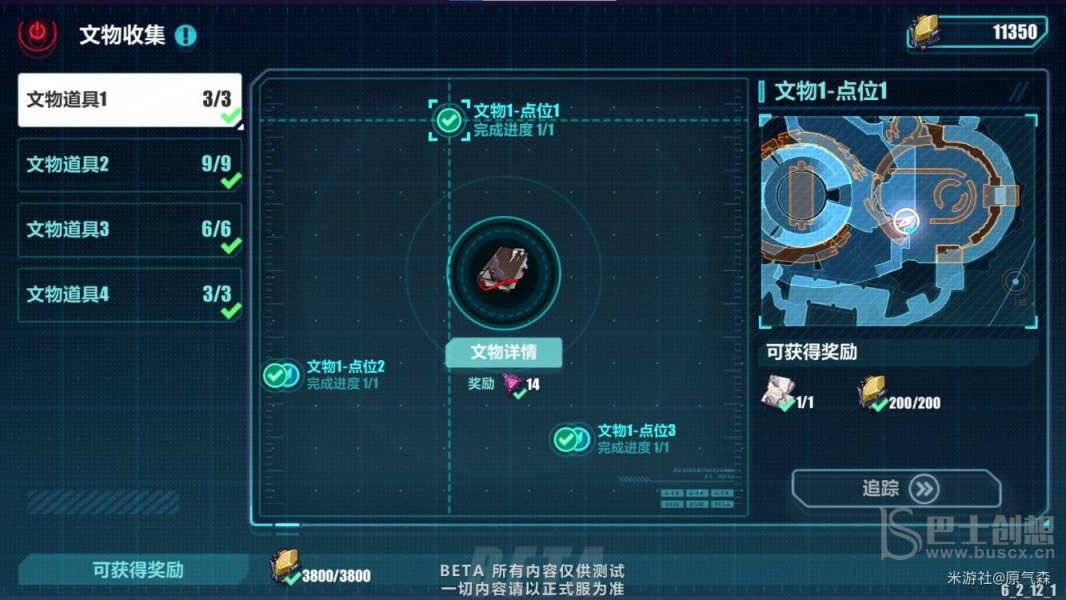The image size is (1066, 600).
Task: Open the location minimap preview
Action: point(897,220)
